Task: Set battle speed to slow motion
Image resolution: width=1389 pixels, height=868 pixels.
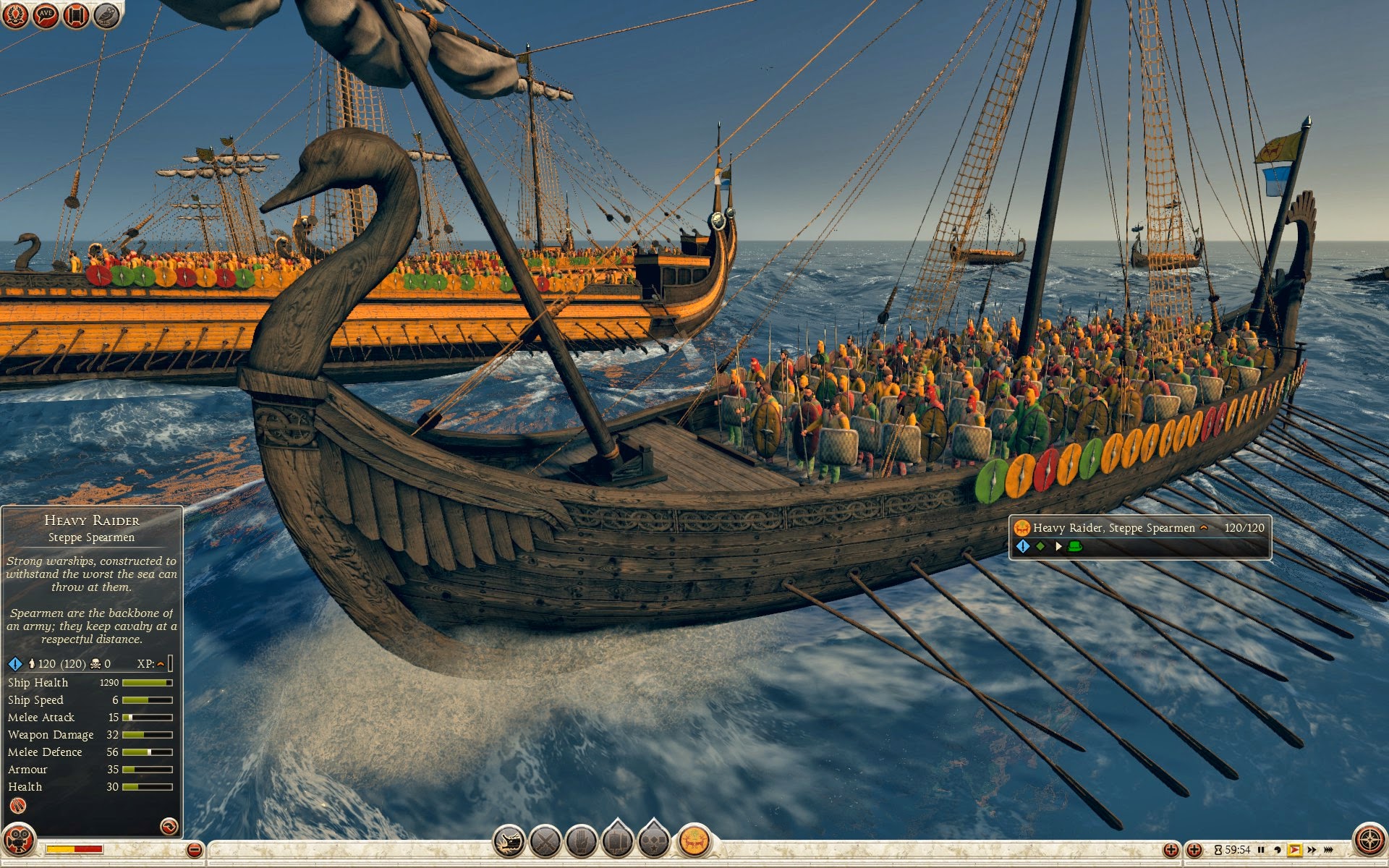Action: click(x=1278, y=850)
